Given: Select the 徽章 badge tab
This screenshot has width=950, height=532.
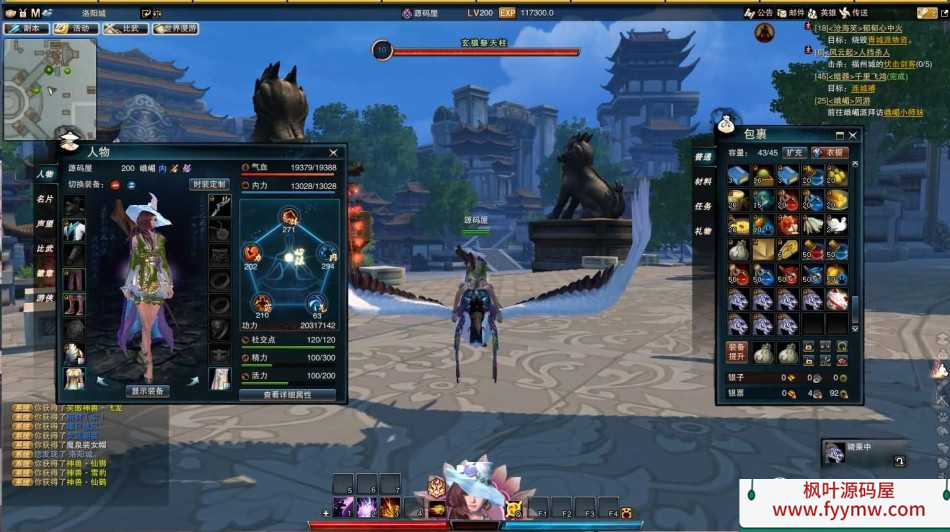Looking at the screenshot, I should (45, 273).
